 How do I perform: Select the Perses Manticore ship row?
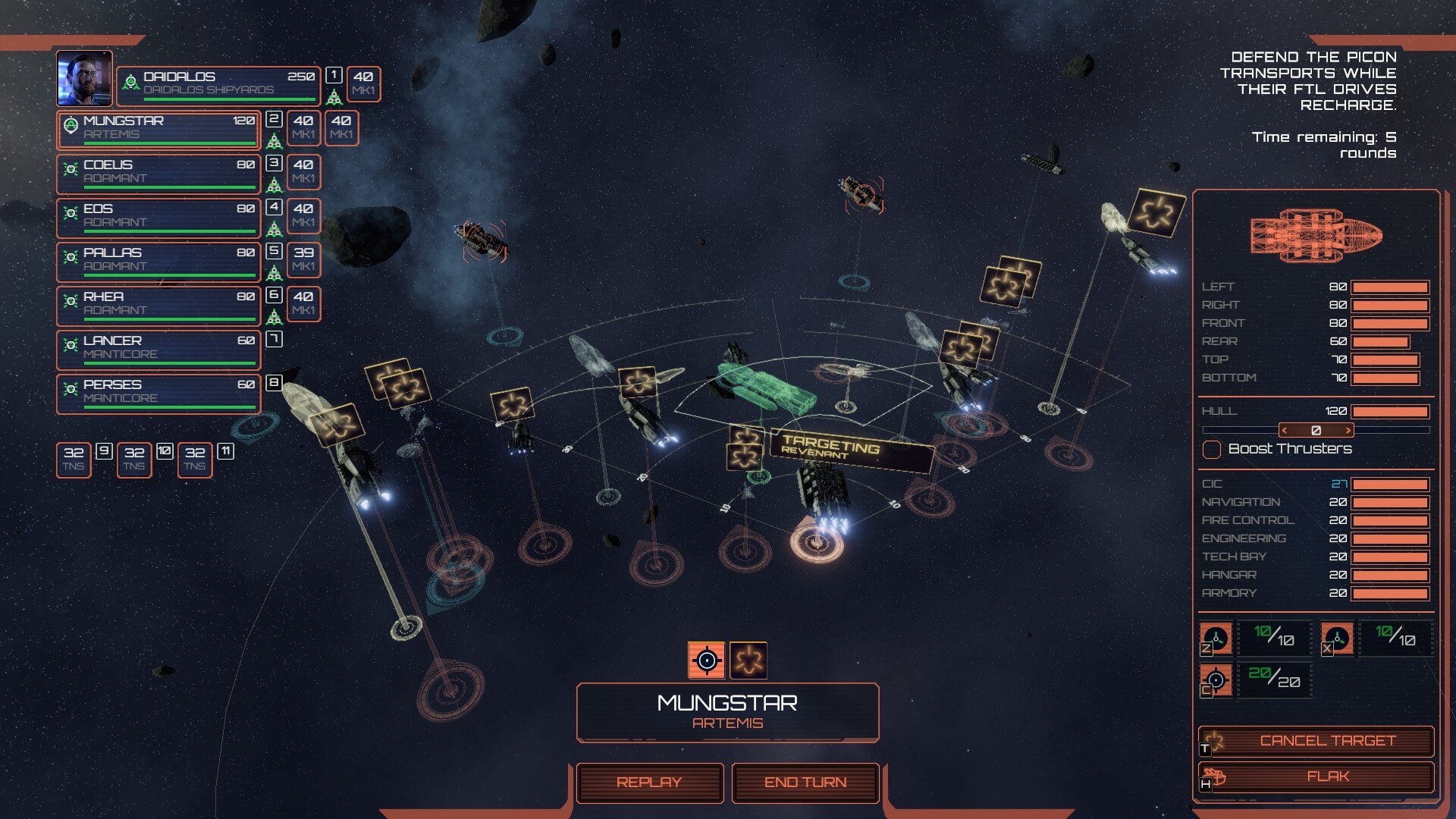(159, 393)
